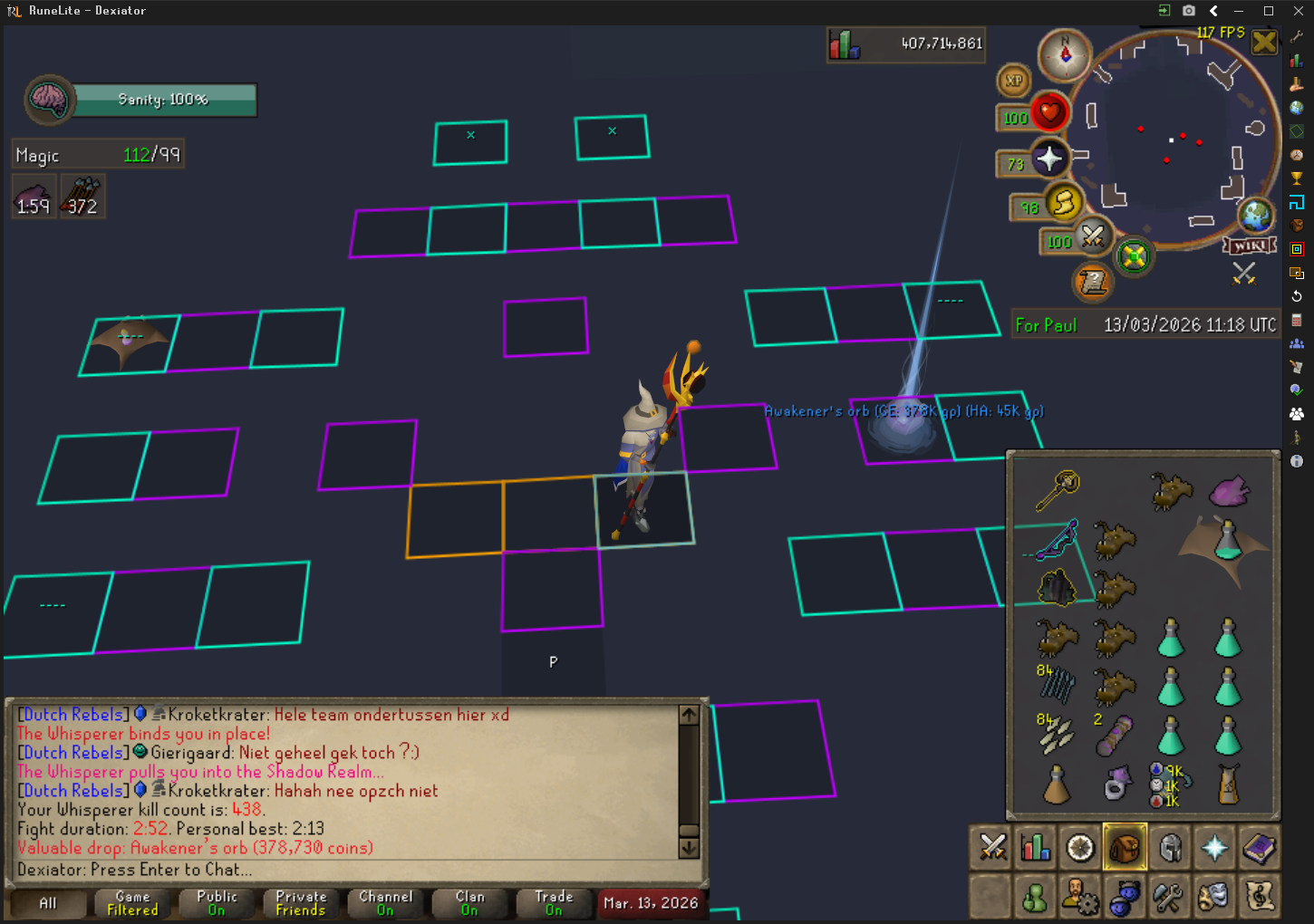The width and height of the screenshot is (1314, 924).
Task: Minimize the RuneLite window
Action: coord(1239,11)
